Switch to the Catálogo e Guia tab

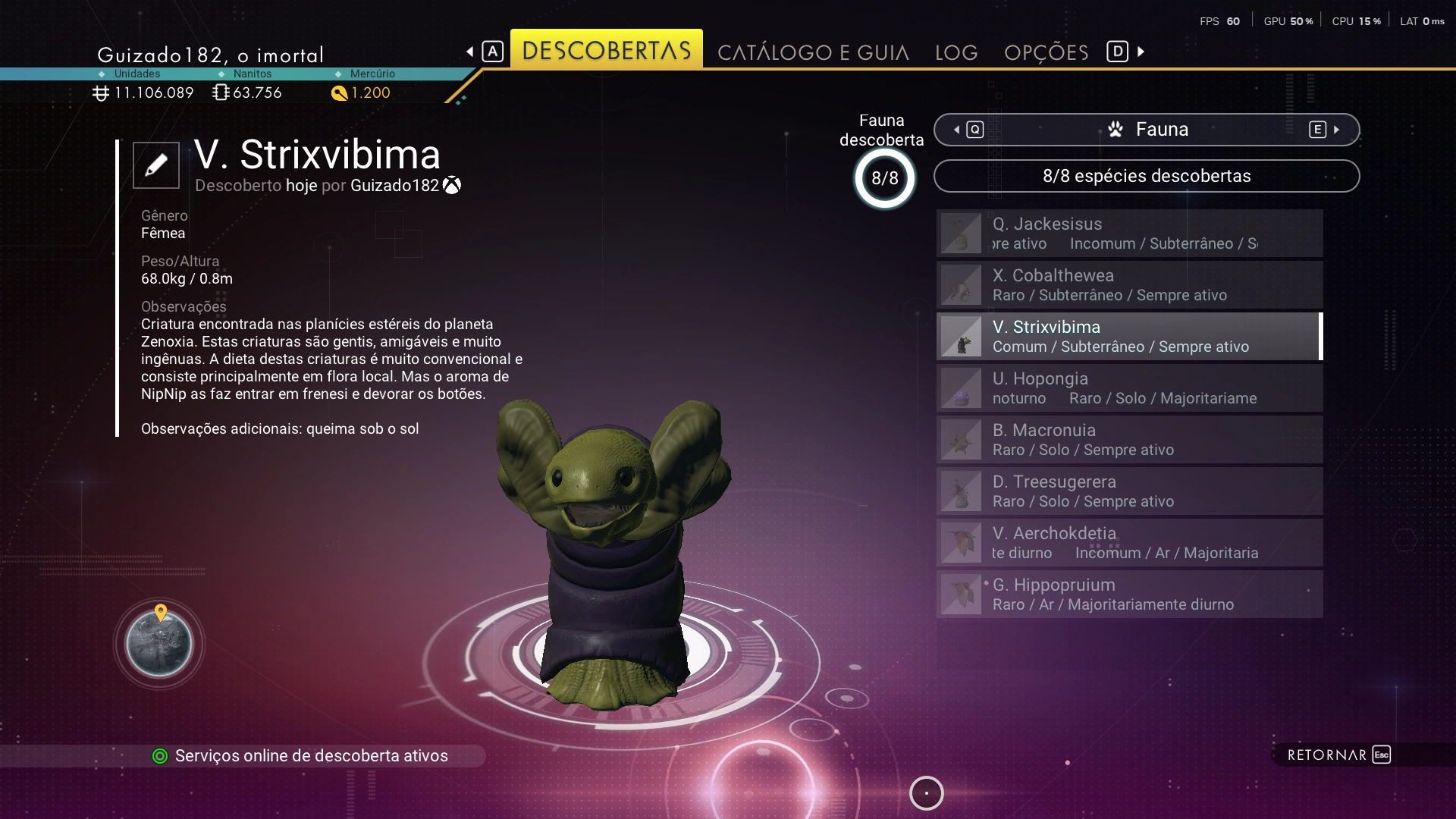tap(813, 52)
